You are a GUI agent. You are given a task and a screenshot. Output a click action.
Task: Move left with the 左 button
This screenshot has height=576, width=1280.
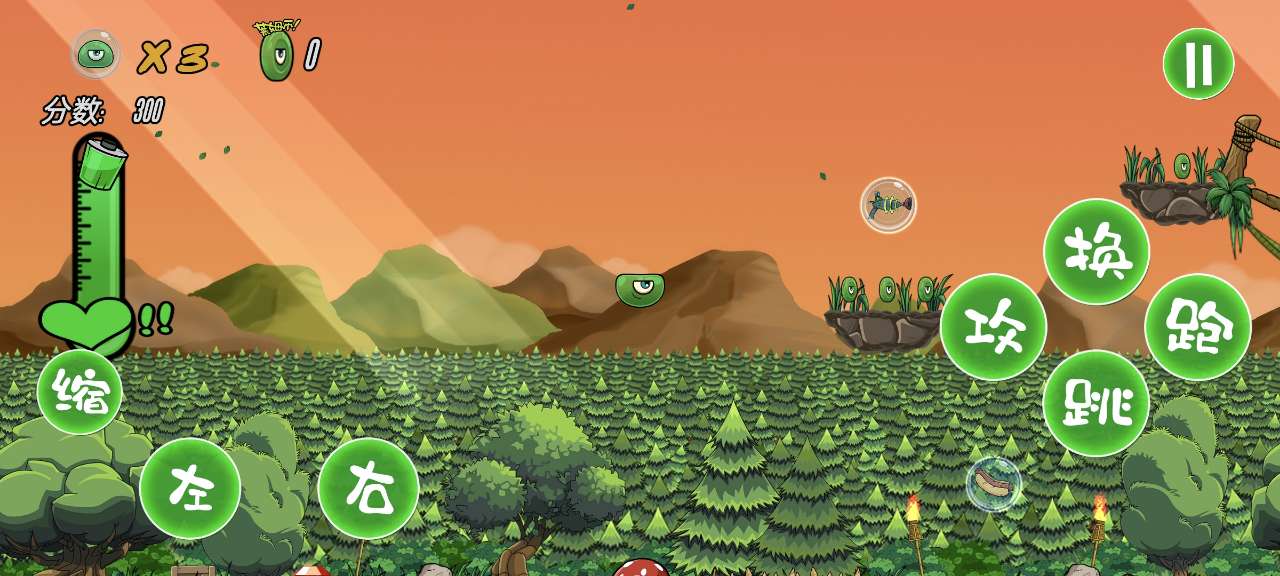[x=190, y=488]
